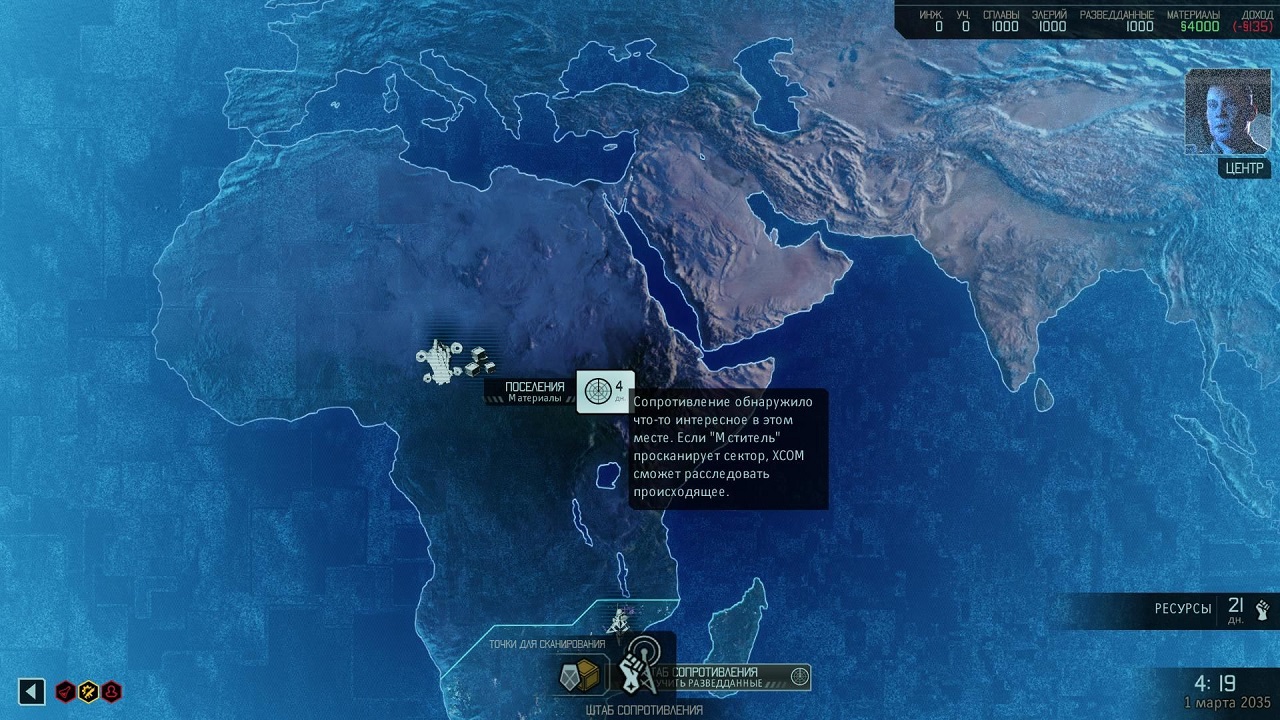Screen dimensions: 1280x720
Task: Select the Avenger ship marker on map
Action: pyautogui.click(x=619, y=619)
